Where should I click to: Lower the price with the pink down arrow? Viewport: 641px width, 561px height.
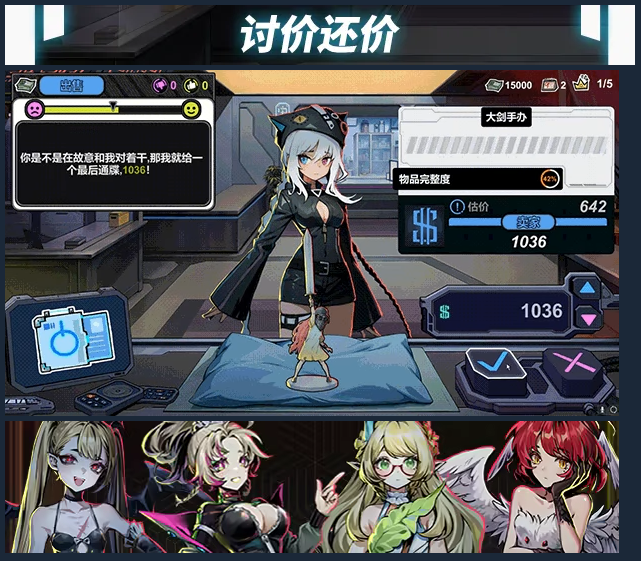click(588, 319)
